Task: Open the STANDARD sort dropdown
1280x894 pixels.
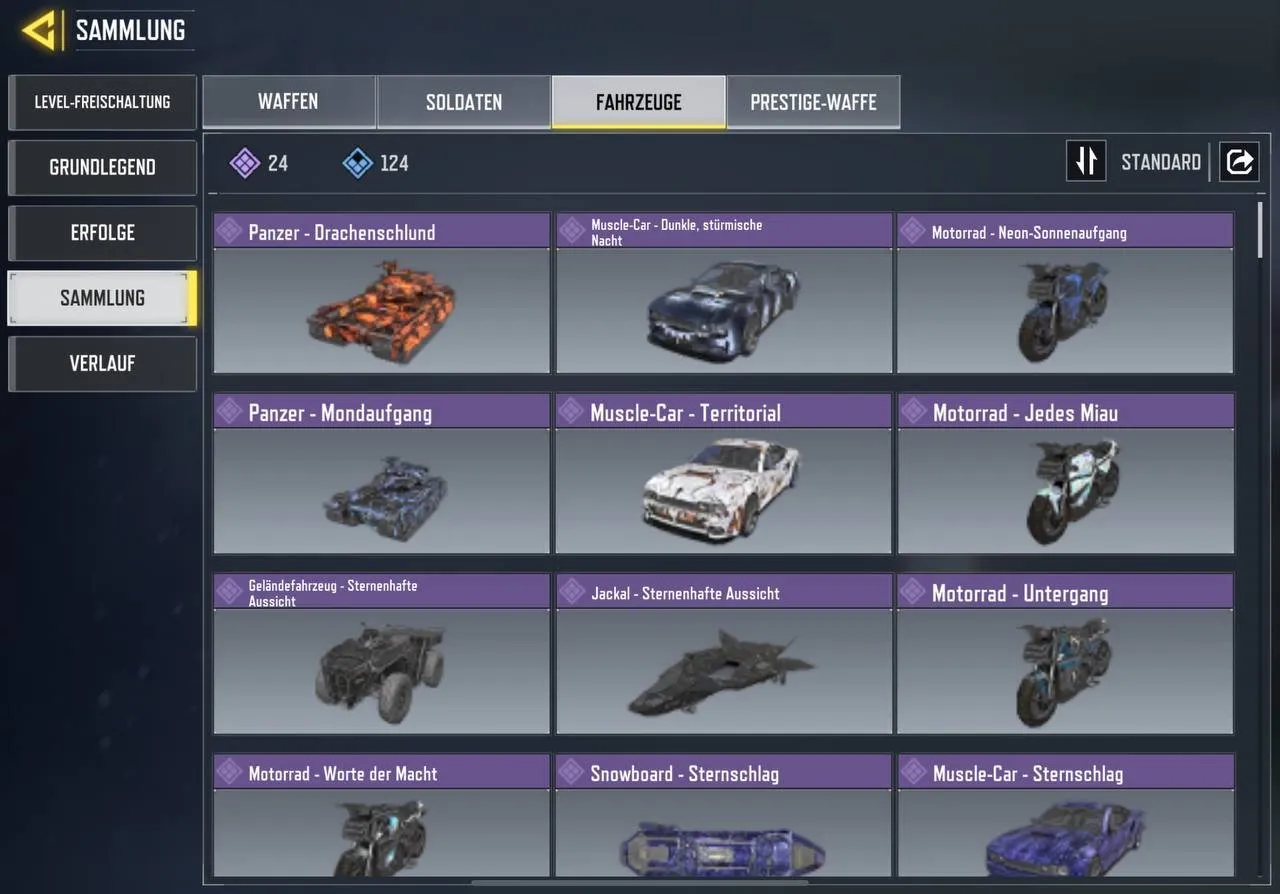Action: point(1160,161)
